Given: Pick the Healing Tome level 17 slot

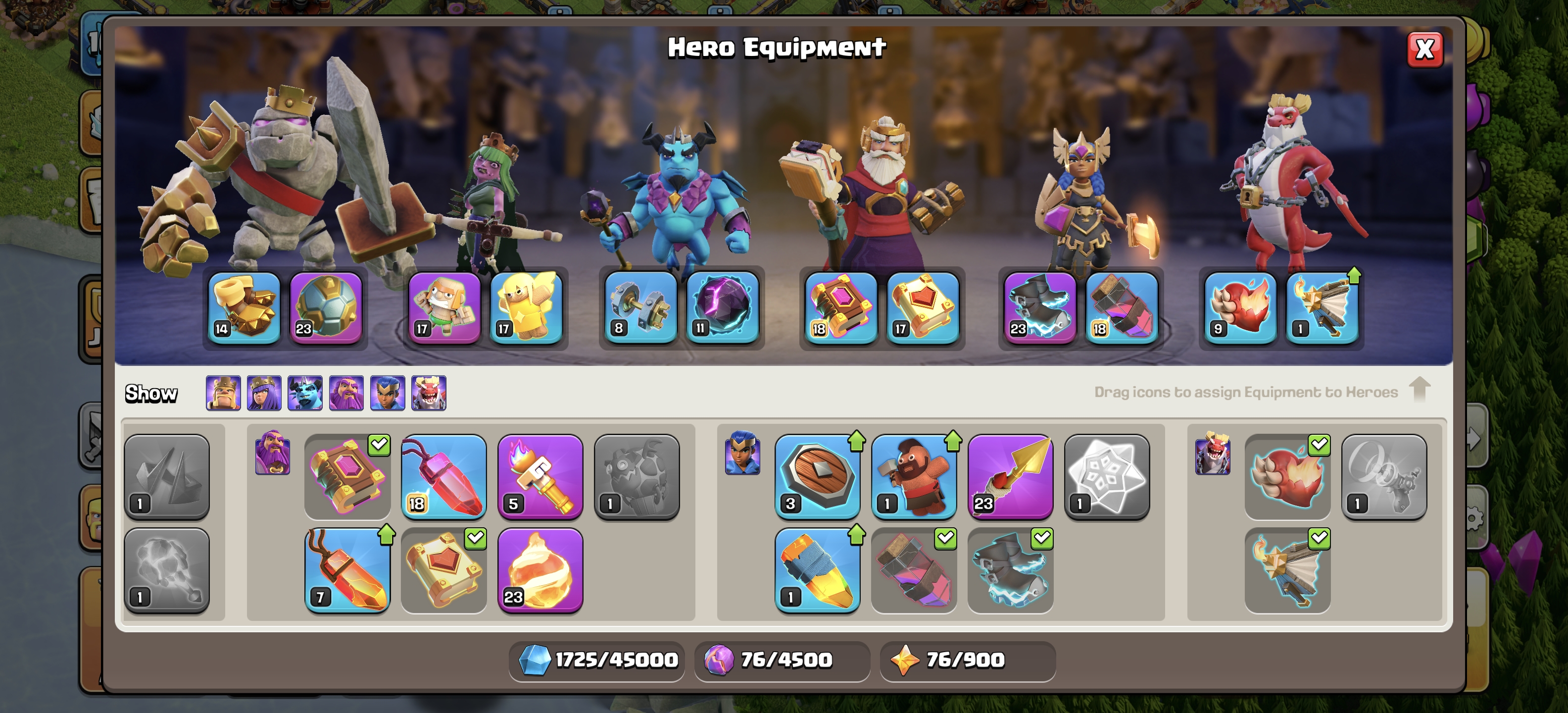Looking at the screenshot, I should (x=923, y=307).
